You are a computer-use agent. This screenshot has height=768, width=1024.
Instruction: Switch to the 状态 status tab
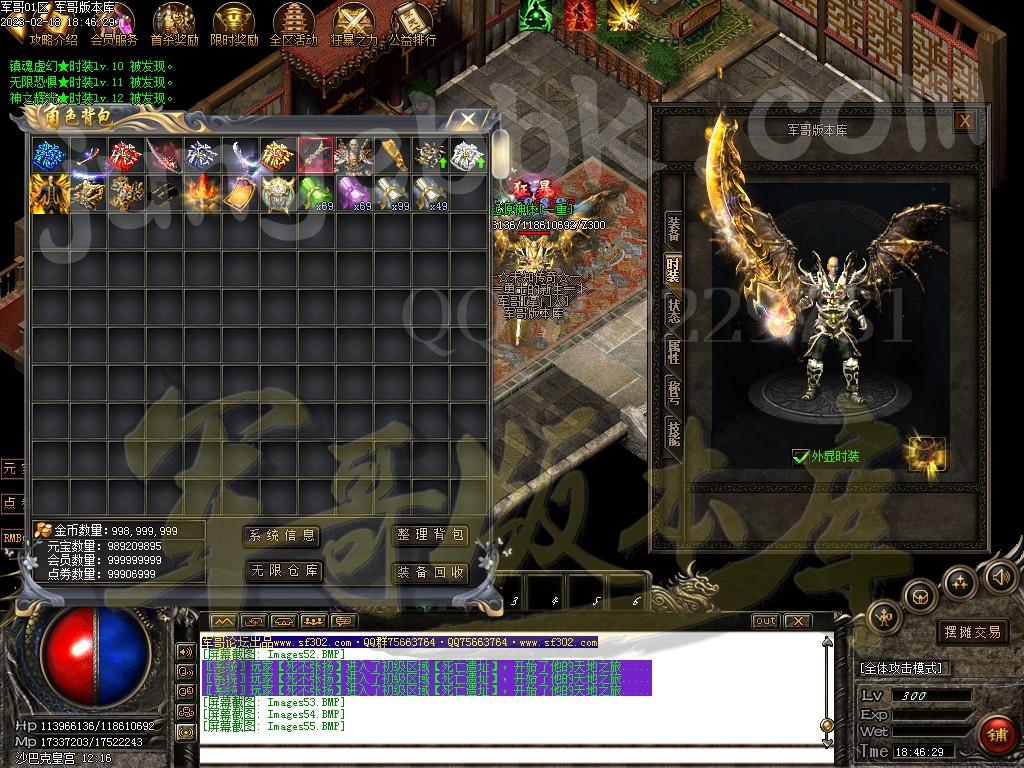pos(674,310)
